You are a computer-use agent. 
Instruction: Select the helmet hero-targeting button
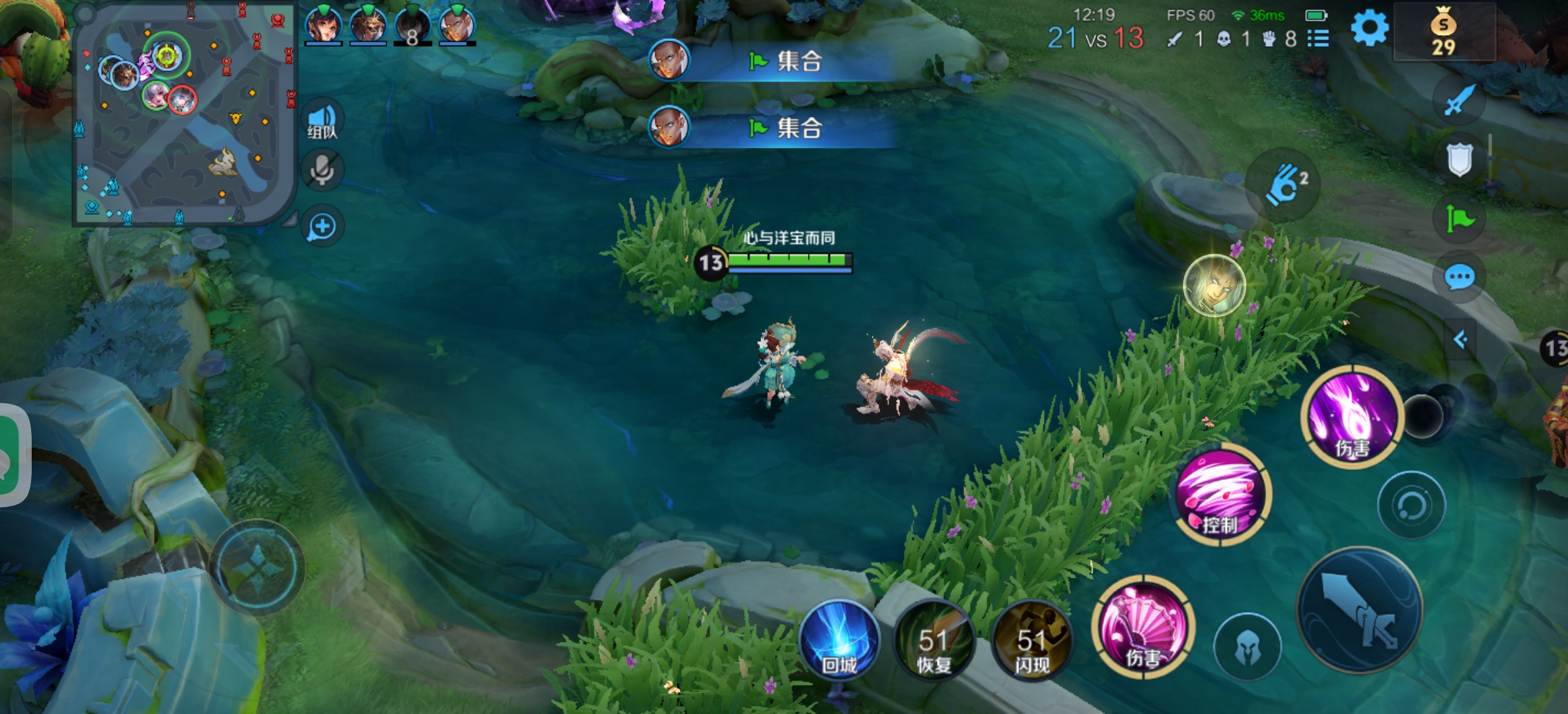tap(1247, 647)
